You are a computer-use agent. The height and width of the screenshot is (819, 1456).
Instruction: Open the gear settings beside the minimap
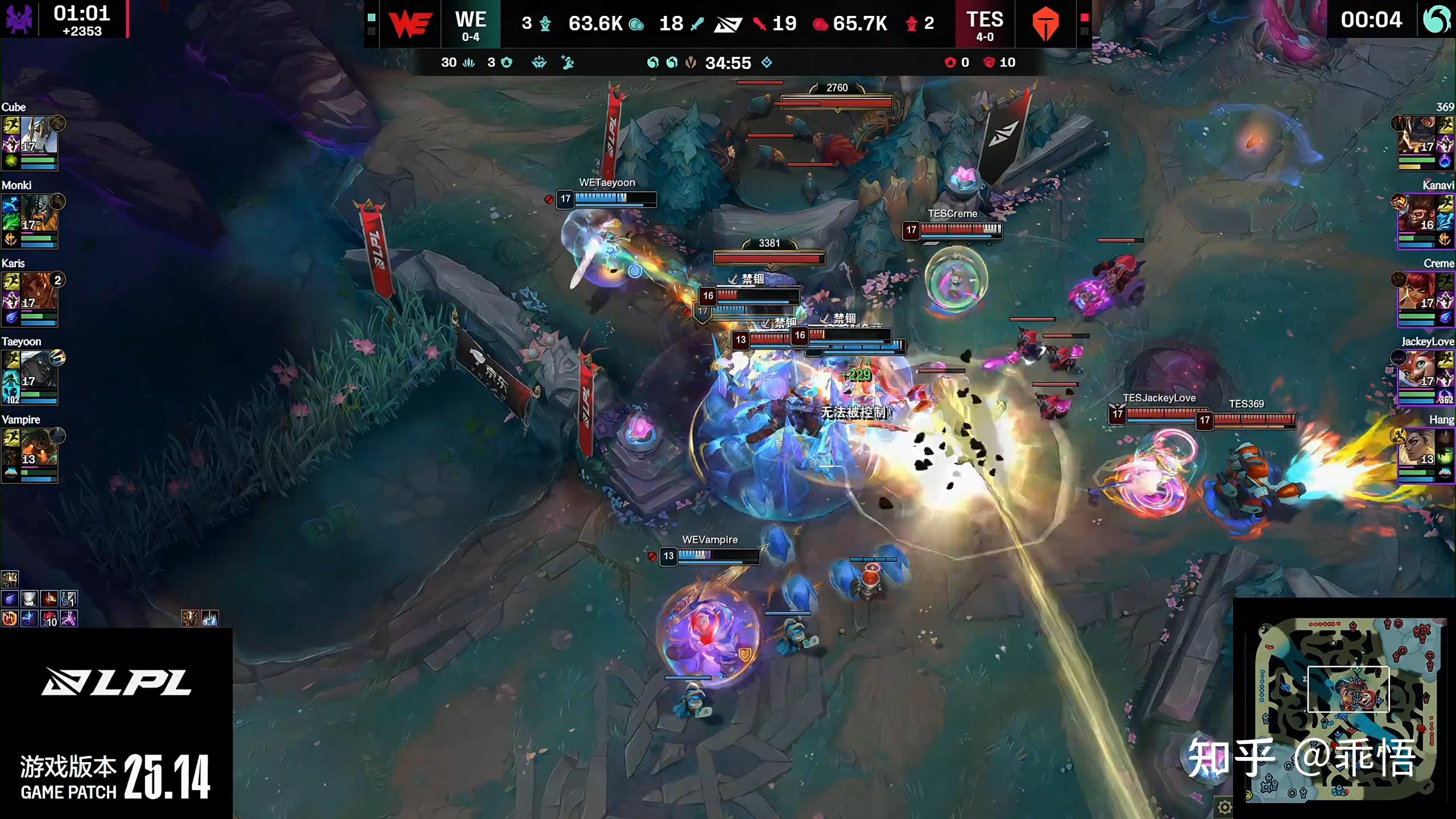click(1224, 806)
